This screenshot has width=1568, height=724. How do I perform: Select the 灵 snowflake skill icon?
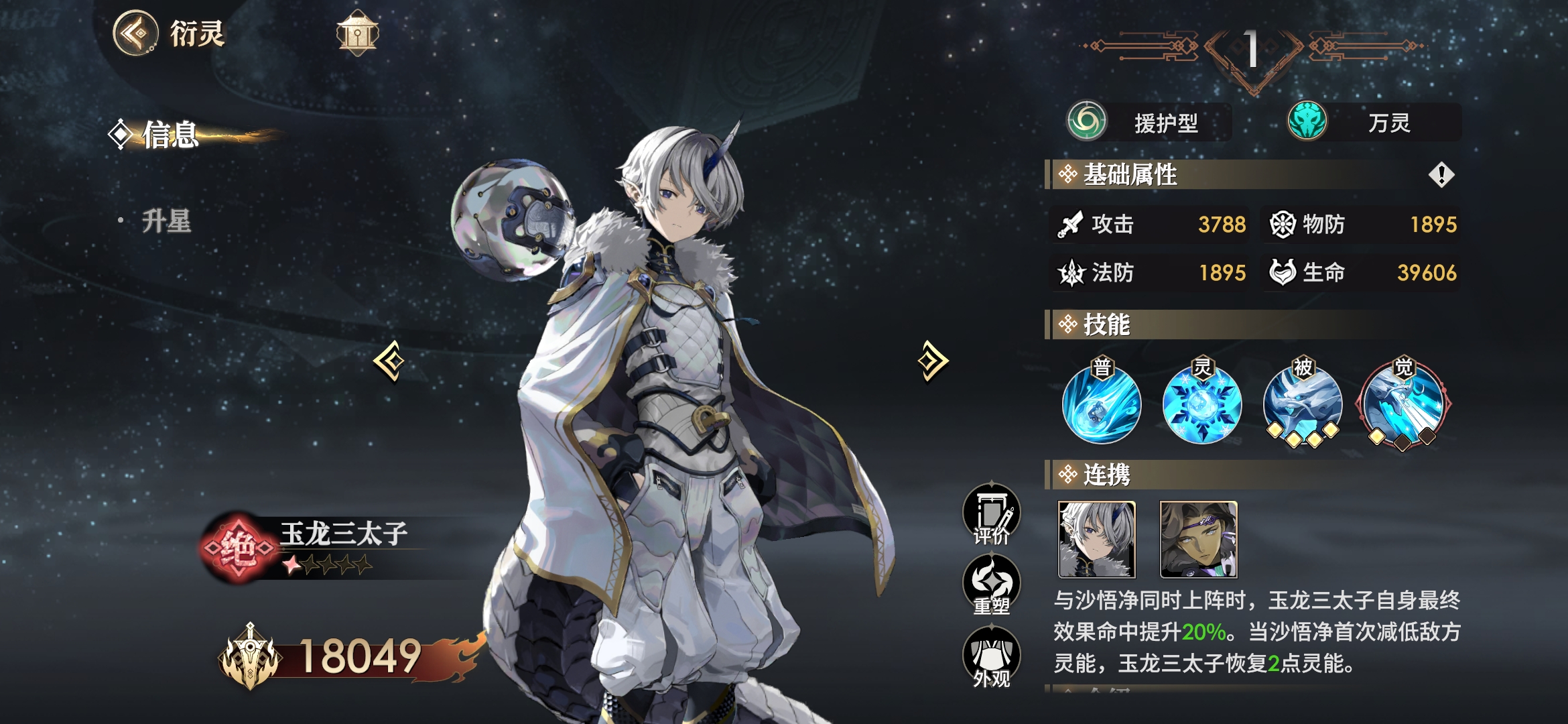coord(1202,404)
